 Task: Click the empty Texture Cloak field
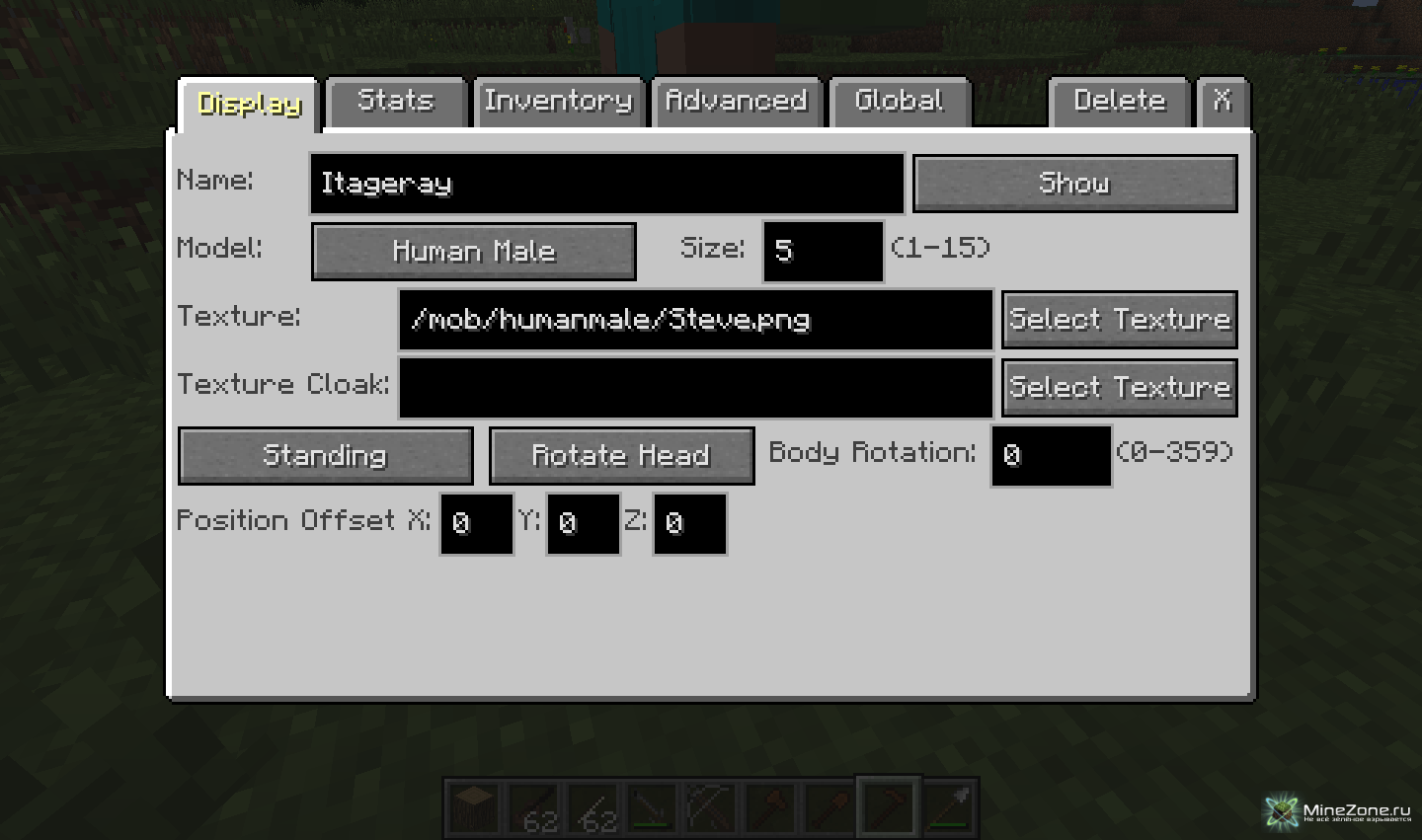pyautogui.click(x=695, y=388)
